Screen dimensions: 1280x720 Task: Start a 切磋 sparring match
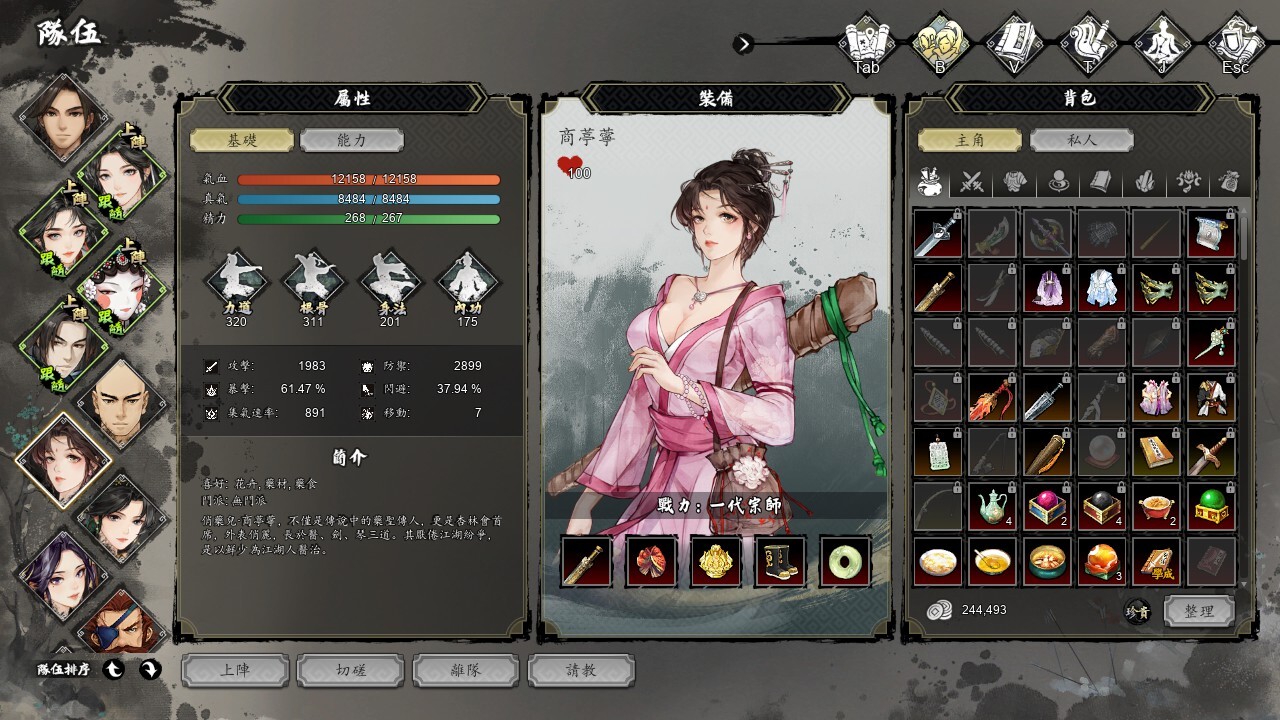click(351, 670)
